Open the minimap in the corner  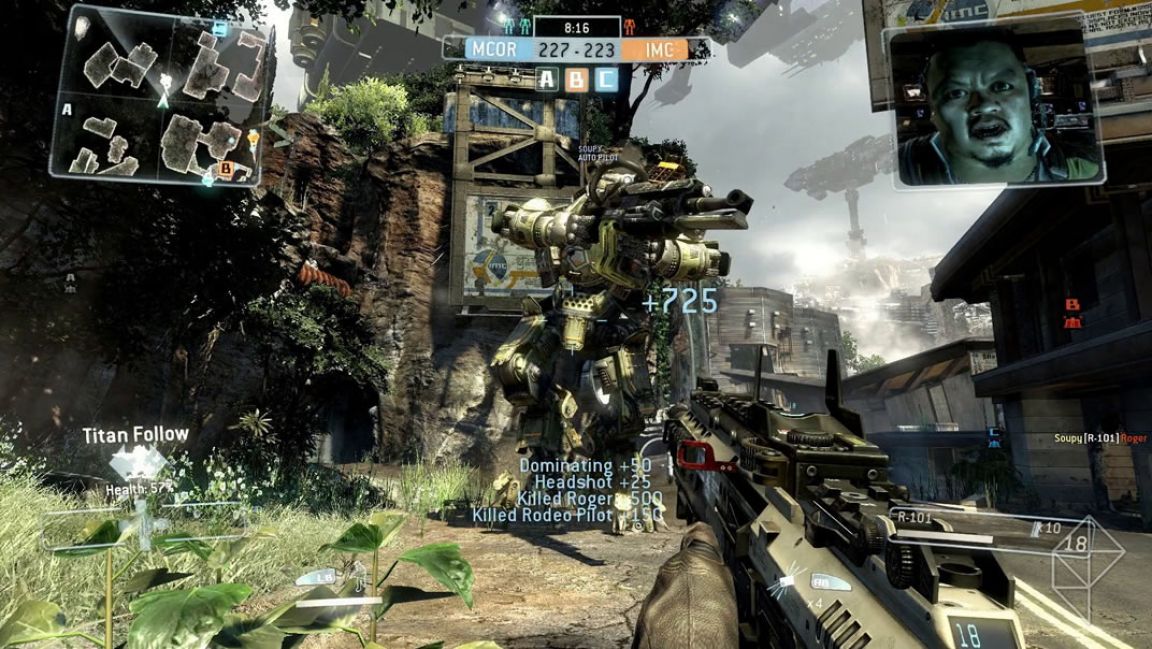click(x=160, y=96)
